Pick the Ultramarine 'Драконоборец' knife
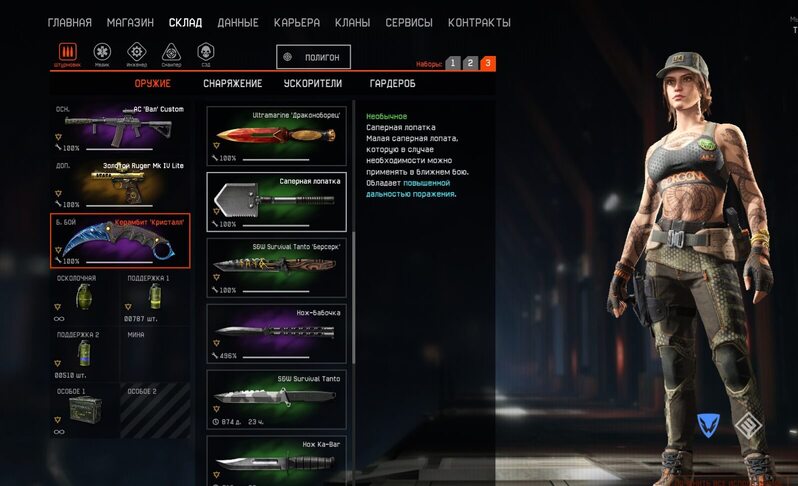 [x=277, y=136]
